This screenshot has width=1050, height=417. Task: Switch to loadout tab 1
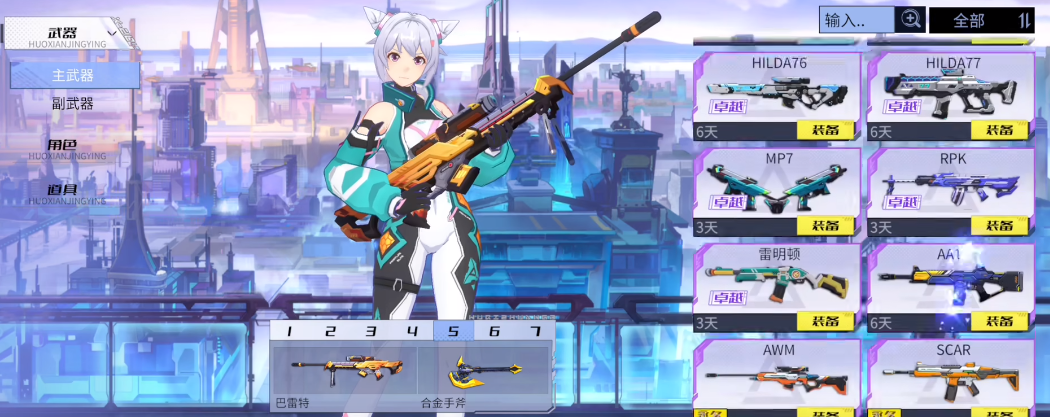pos(289,331)
